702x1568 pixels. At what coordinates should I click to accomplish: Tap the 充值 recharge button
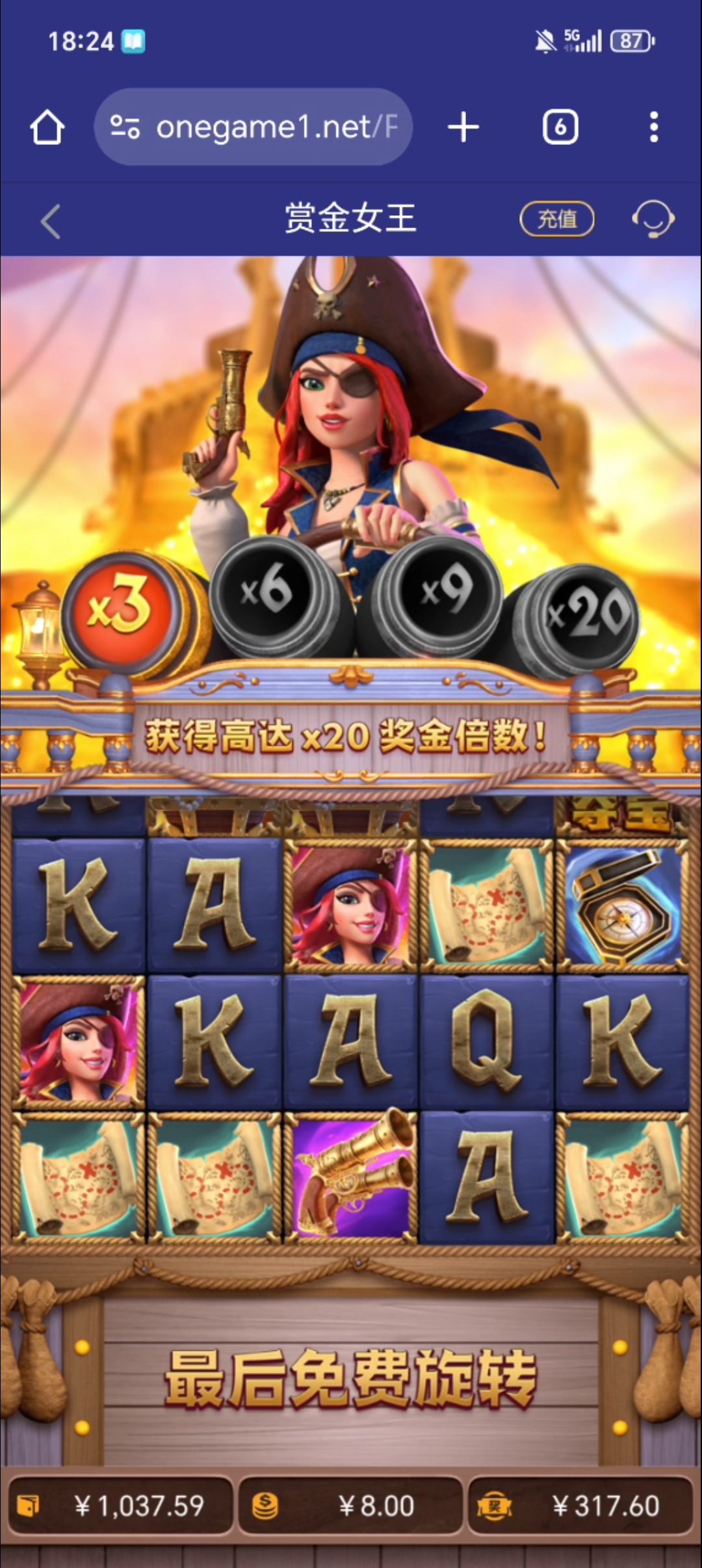coord(557,219)
